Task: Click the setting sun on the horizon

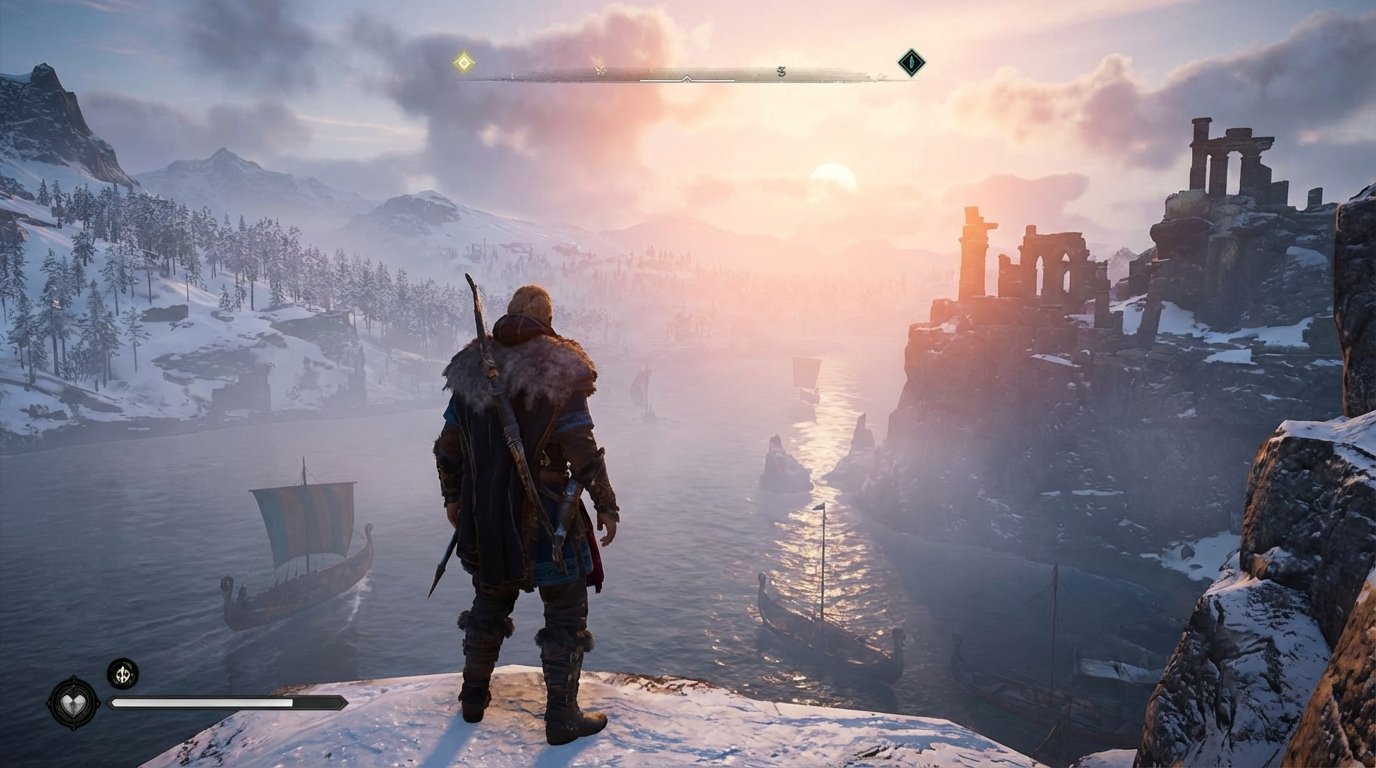Action: (x=835, y=180)
